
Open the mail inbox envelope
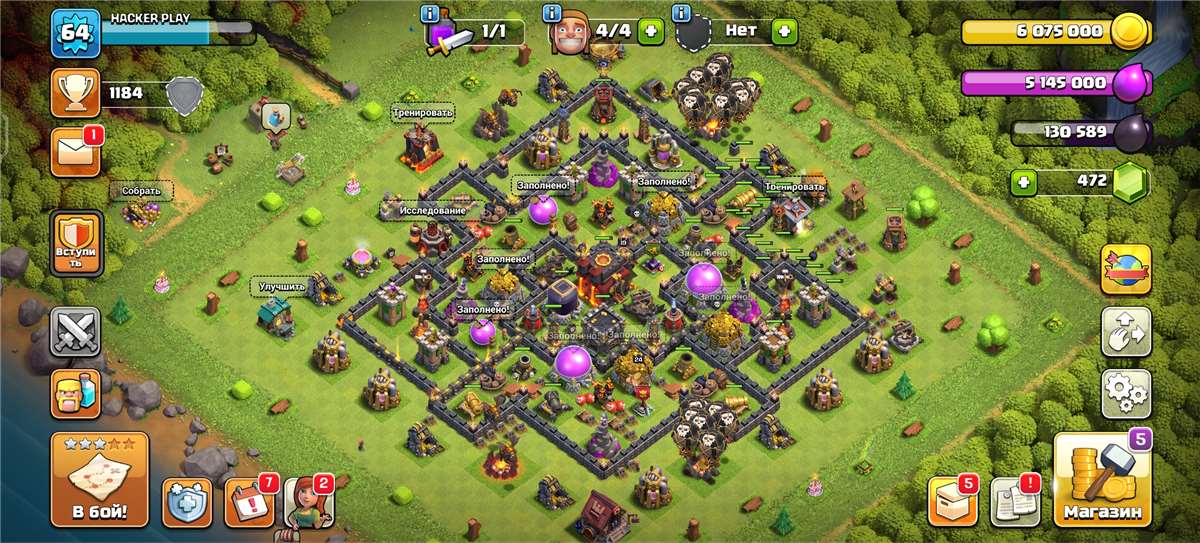[75, 152]
